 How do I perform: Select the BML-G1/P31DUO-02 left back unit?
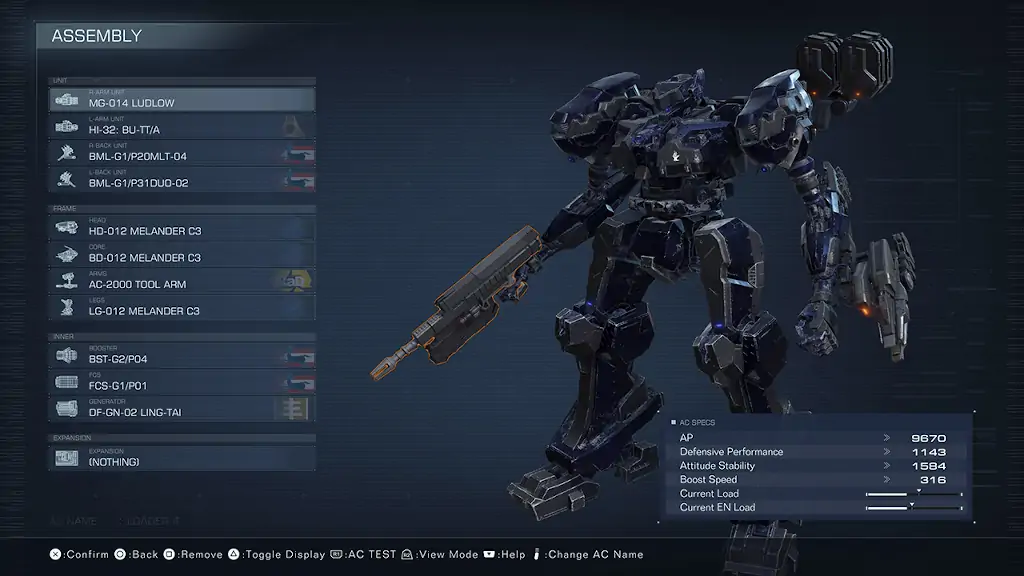click(x=182, y=181)
